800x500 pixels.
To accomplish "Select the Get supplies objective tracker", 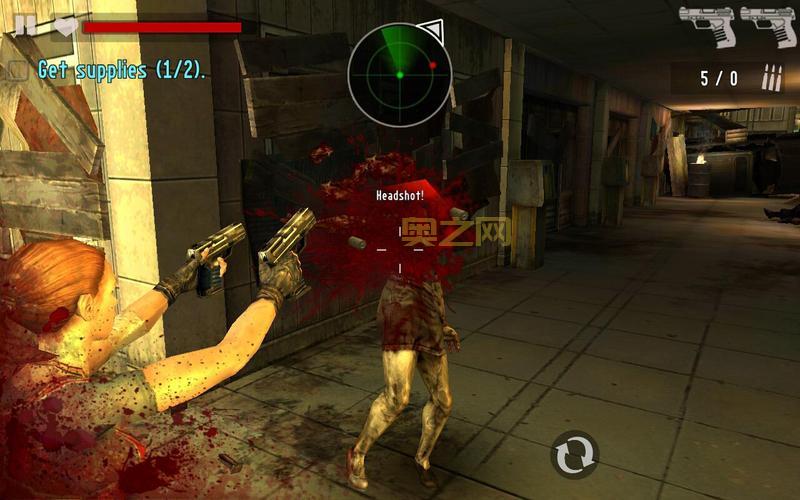I will [x=108, y=70].
